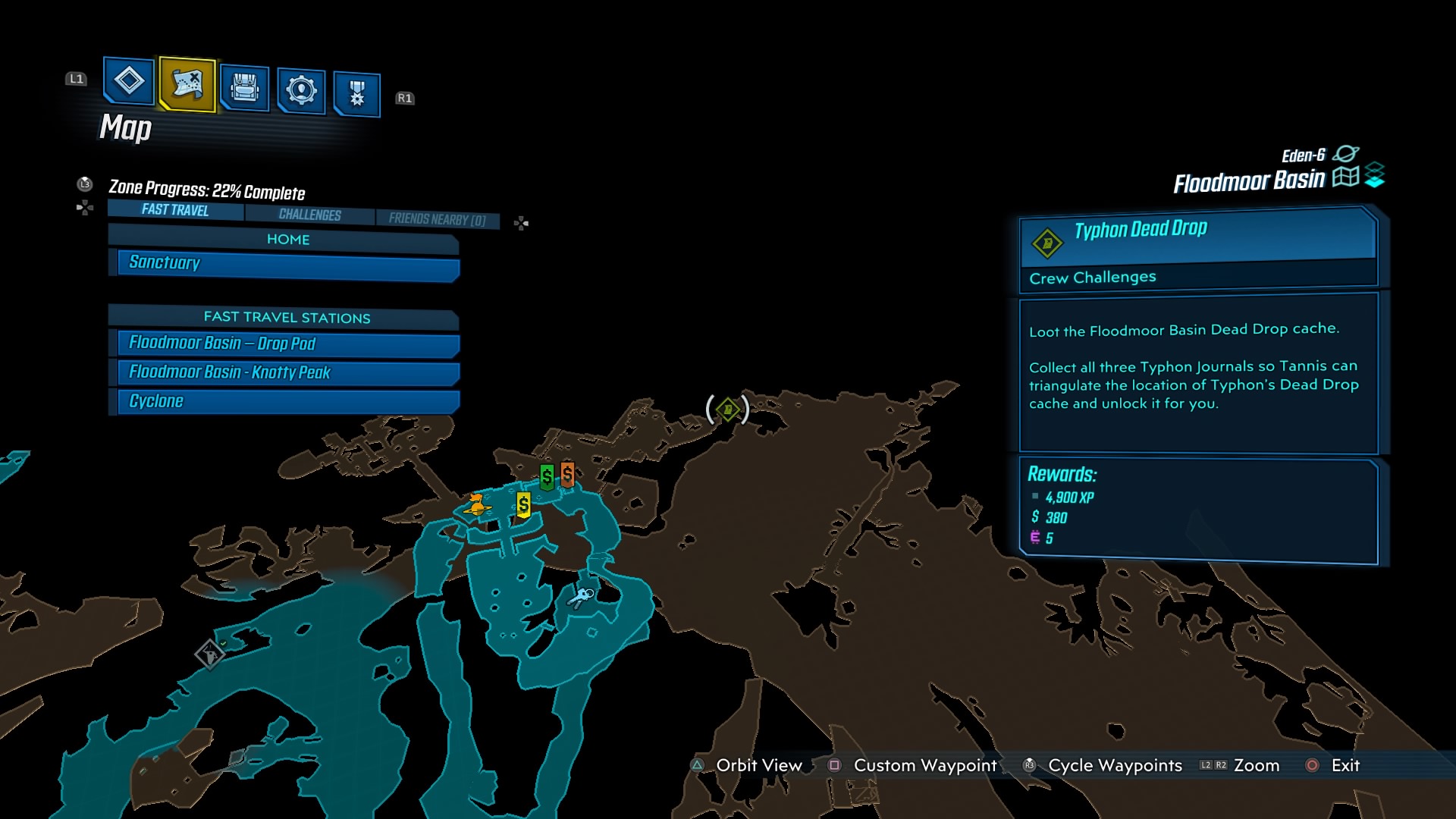Travel to Floodmoor Basin – Drop Pod

click(x=288, y=344)
